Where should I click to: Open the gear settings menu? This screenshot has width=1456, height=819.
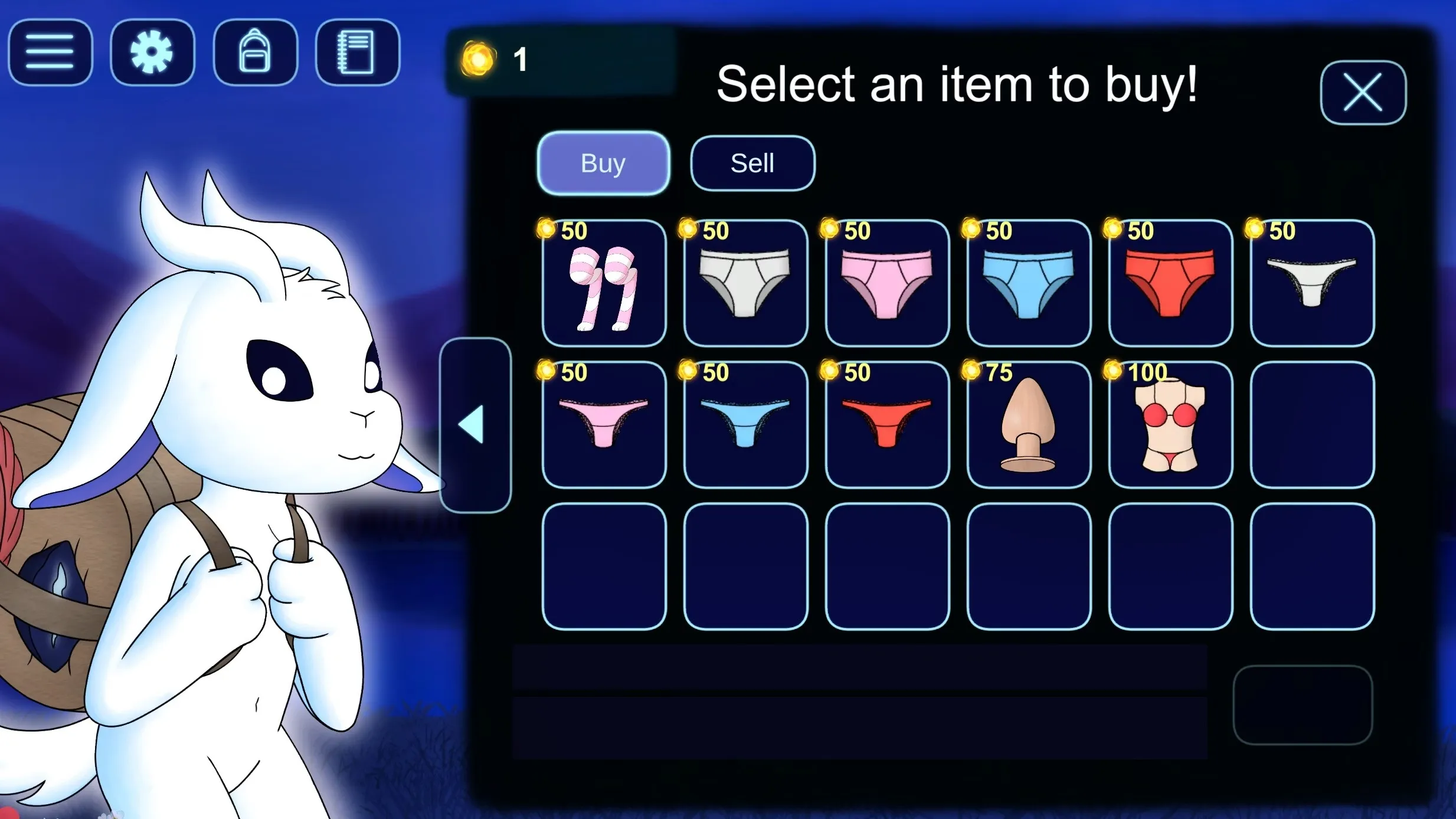click(152, 53)
